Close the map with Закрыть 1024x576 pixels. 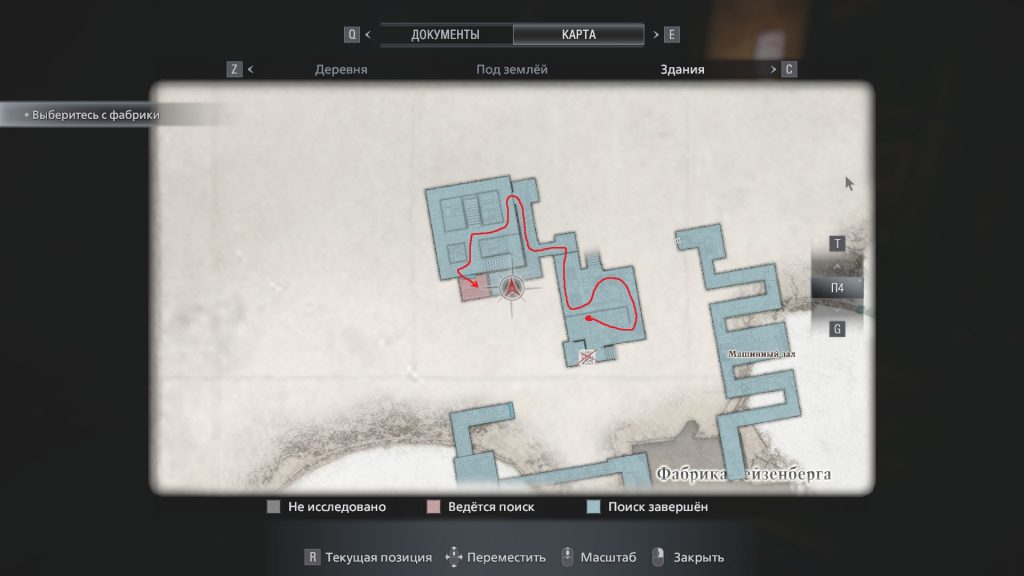point(689,557)
